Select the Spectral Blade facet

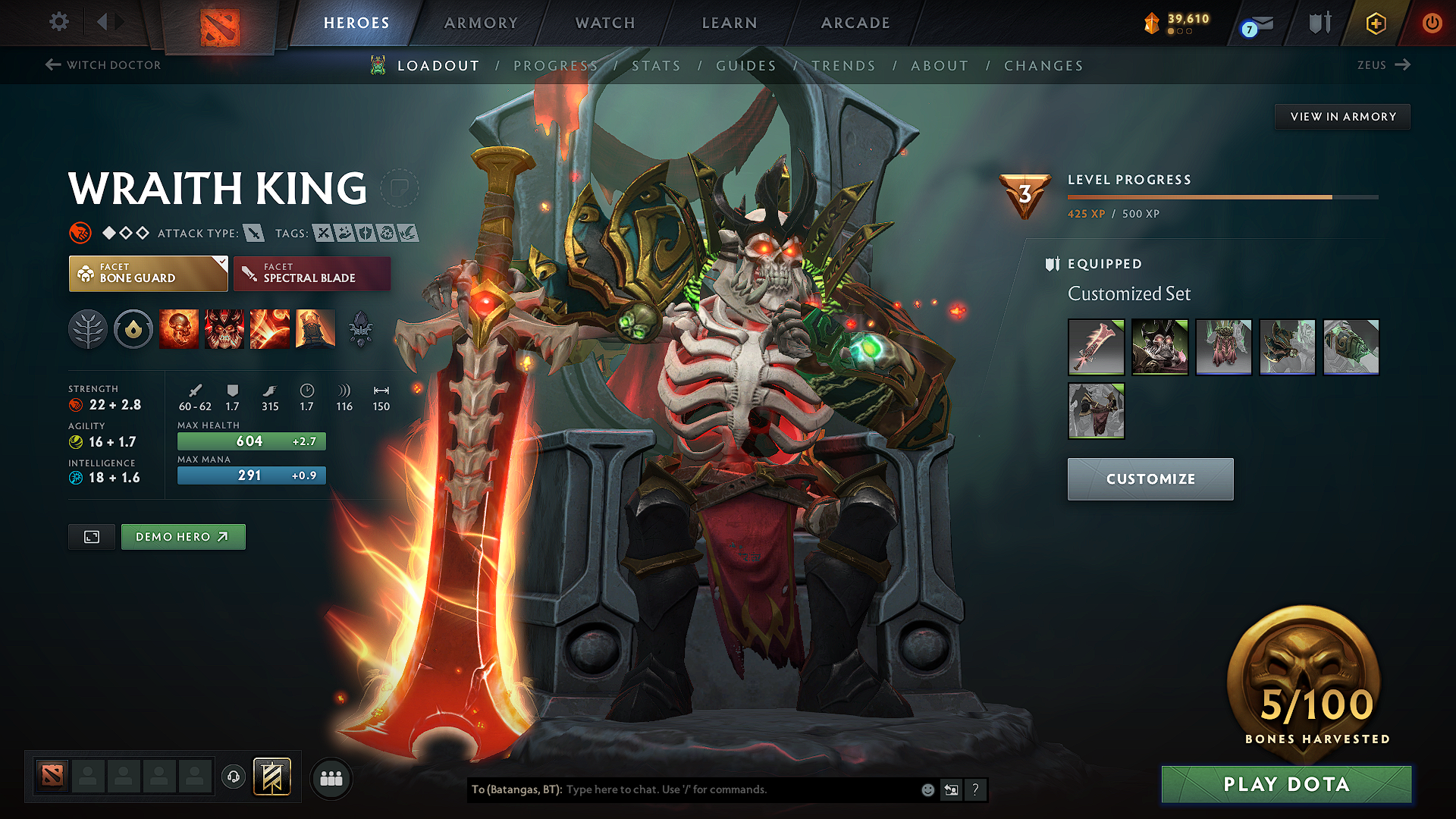point(312,273)
